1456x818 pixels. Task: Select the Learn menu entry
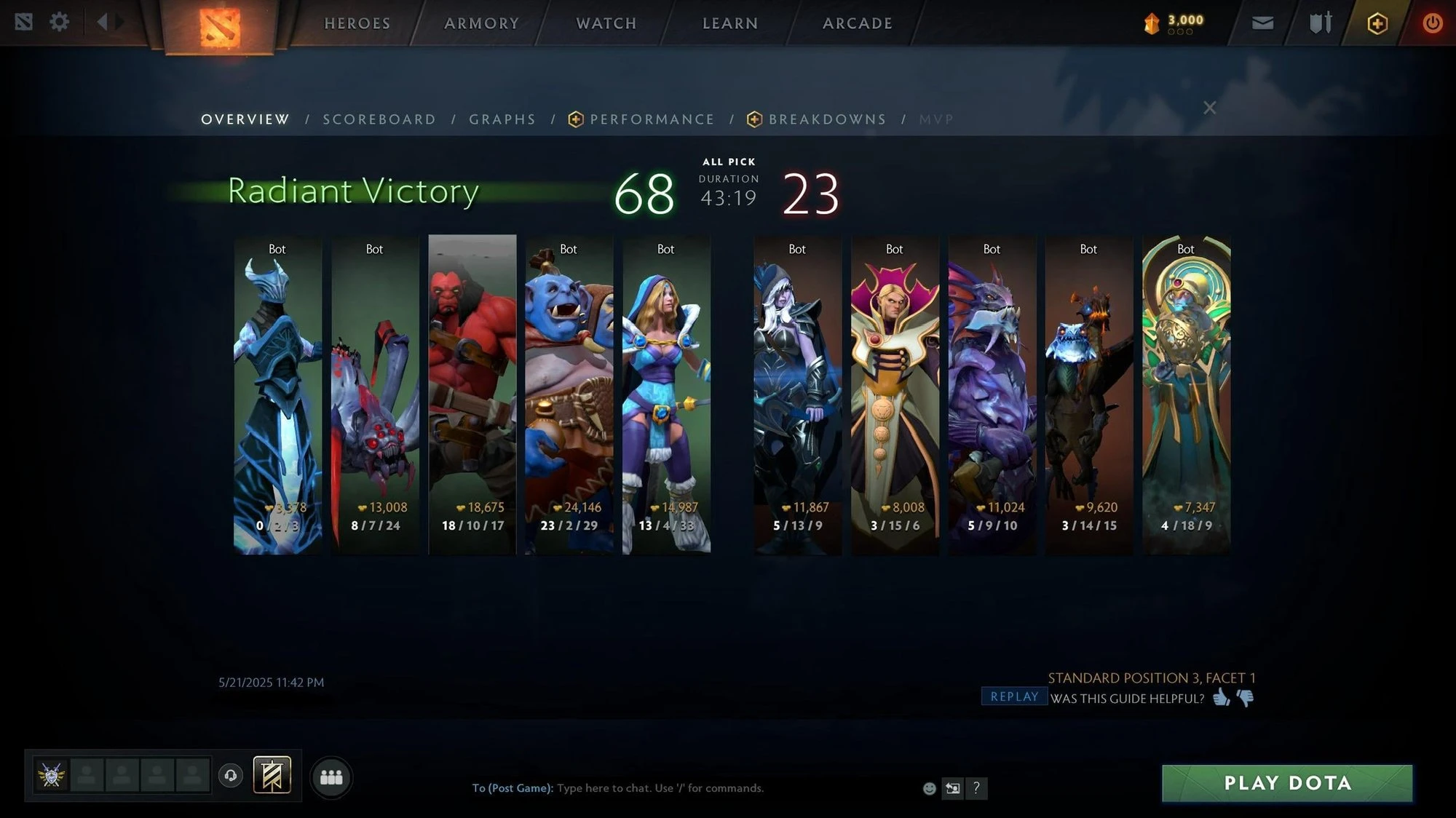click(729, 23)
